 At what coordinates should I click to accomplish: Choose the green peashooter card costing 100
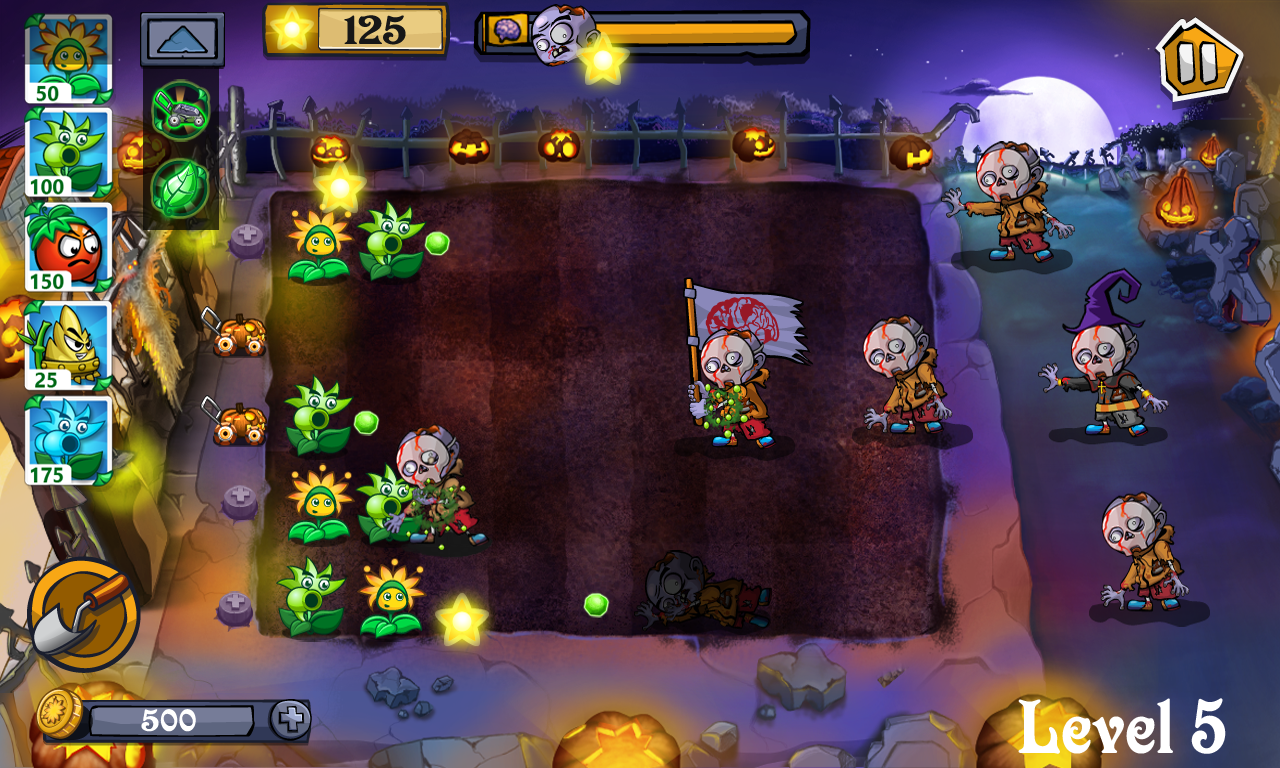tap(68, 153)
